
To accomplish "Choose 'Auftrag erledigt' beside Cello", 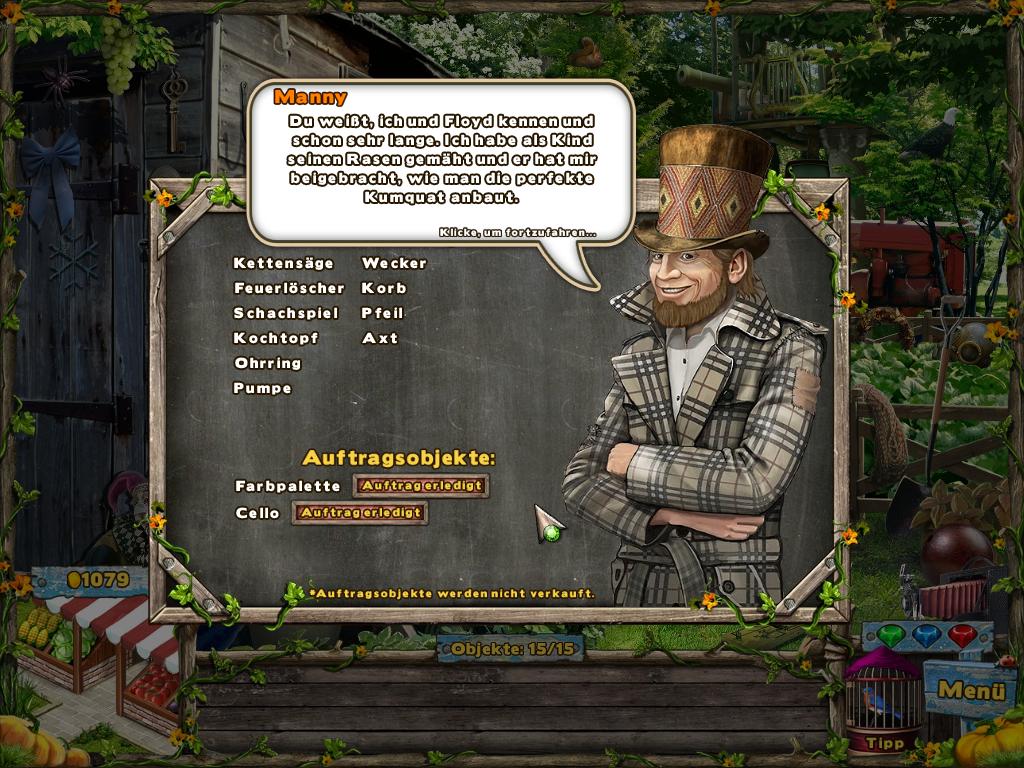I will click(360, 513).
